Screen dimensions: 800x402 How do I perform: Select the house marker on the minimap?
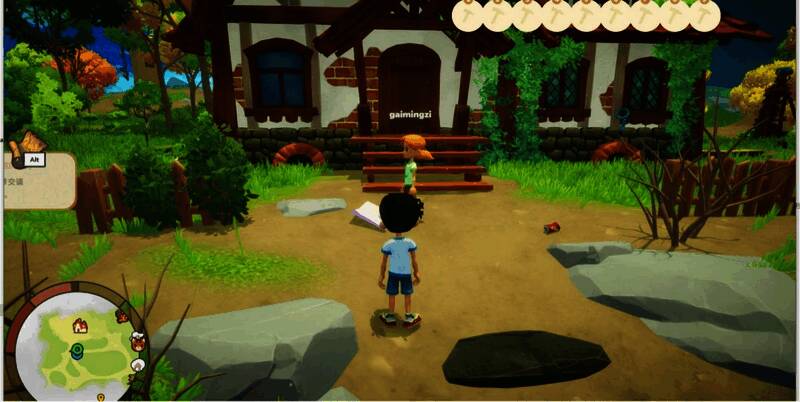pyautogui.click(x=79, y=325)
